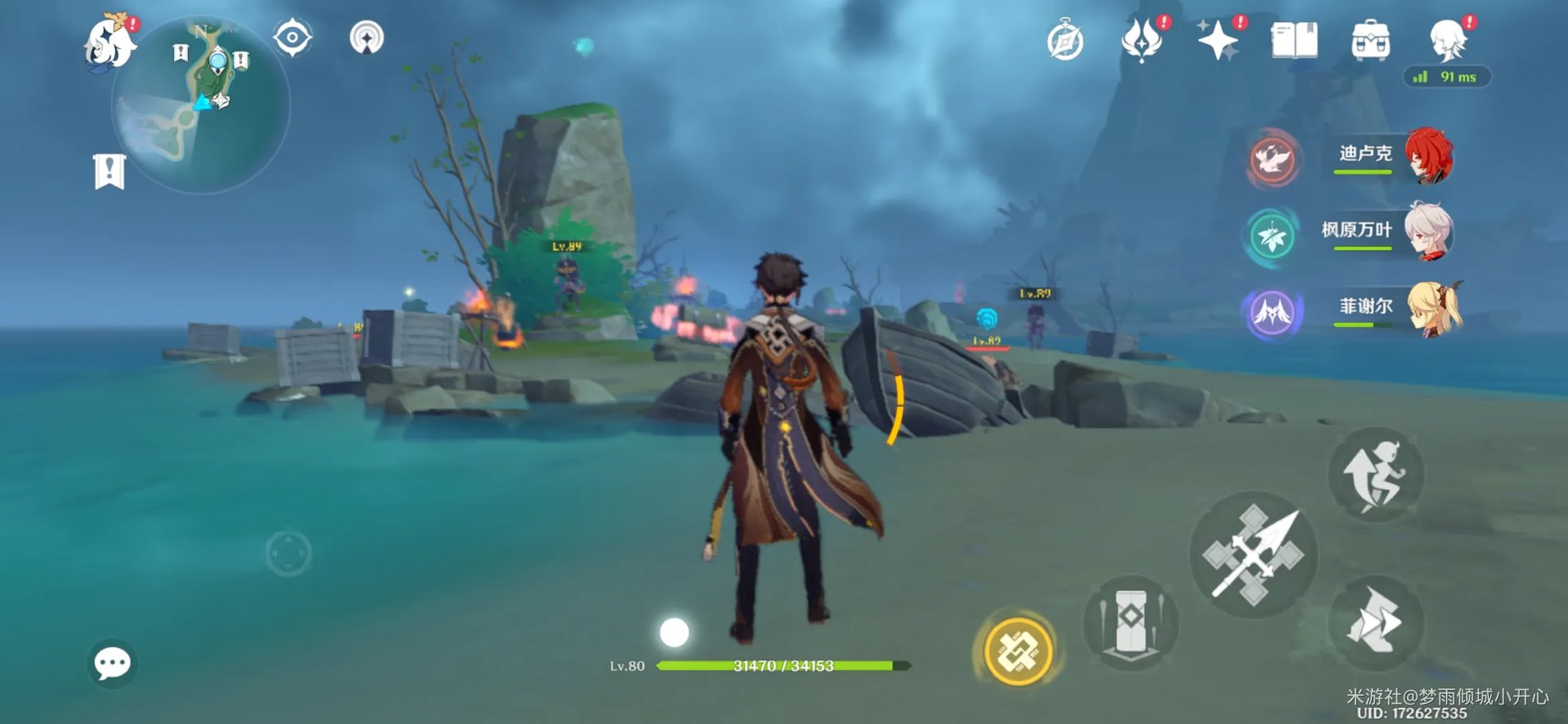Open the circular minimap
Viewport: 1568px width, 724px height.
click(202, 106)
